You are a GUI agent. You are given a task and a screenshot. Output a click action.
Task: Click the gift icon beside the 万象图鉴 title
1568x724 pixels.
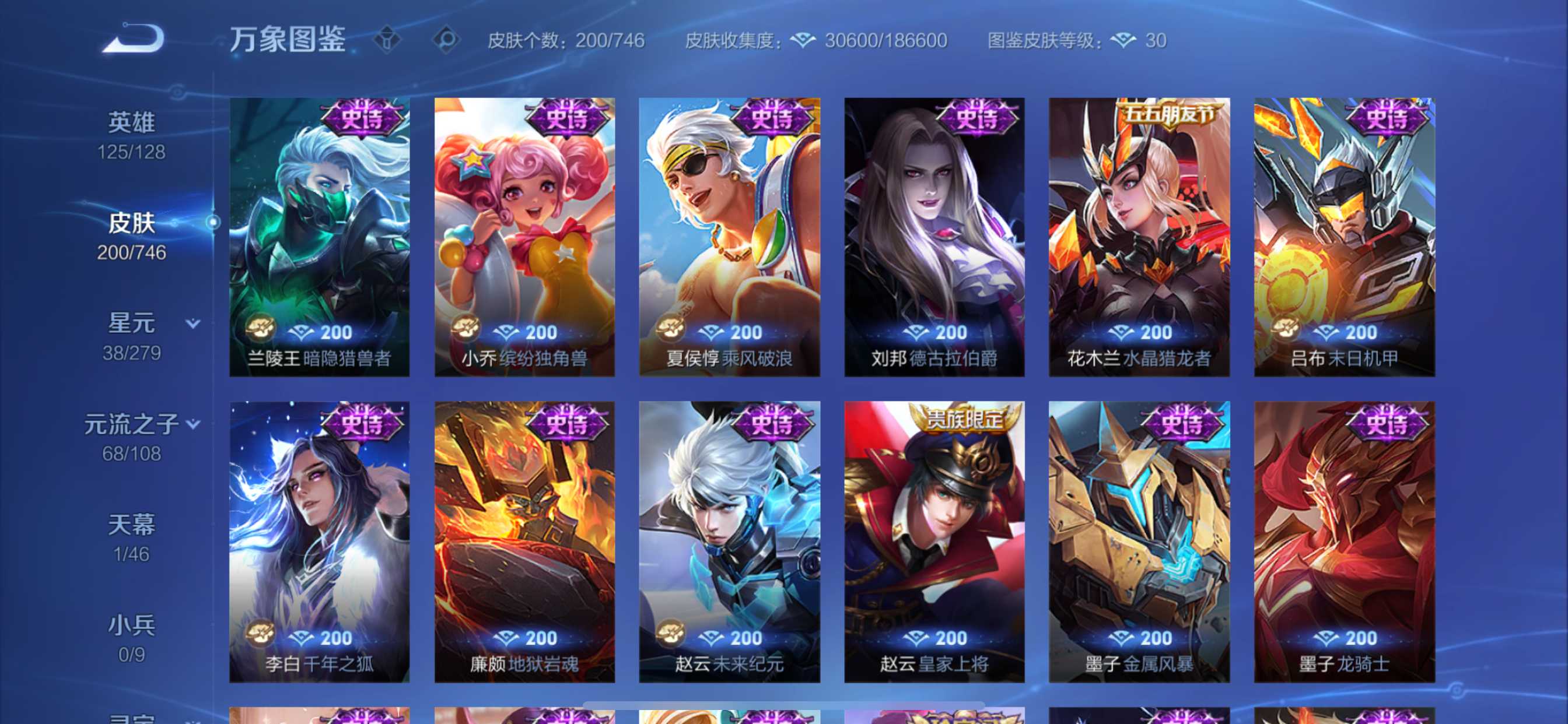point(388,40)
